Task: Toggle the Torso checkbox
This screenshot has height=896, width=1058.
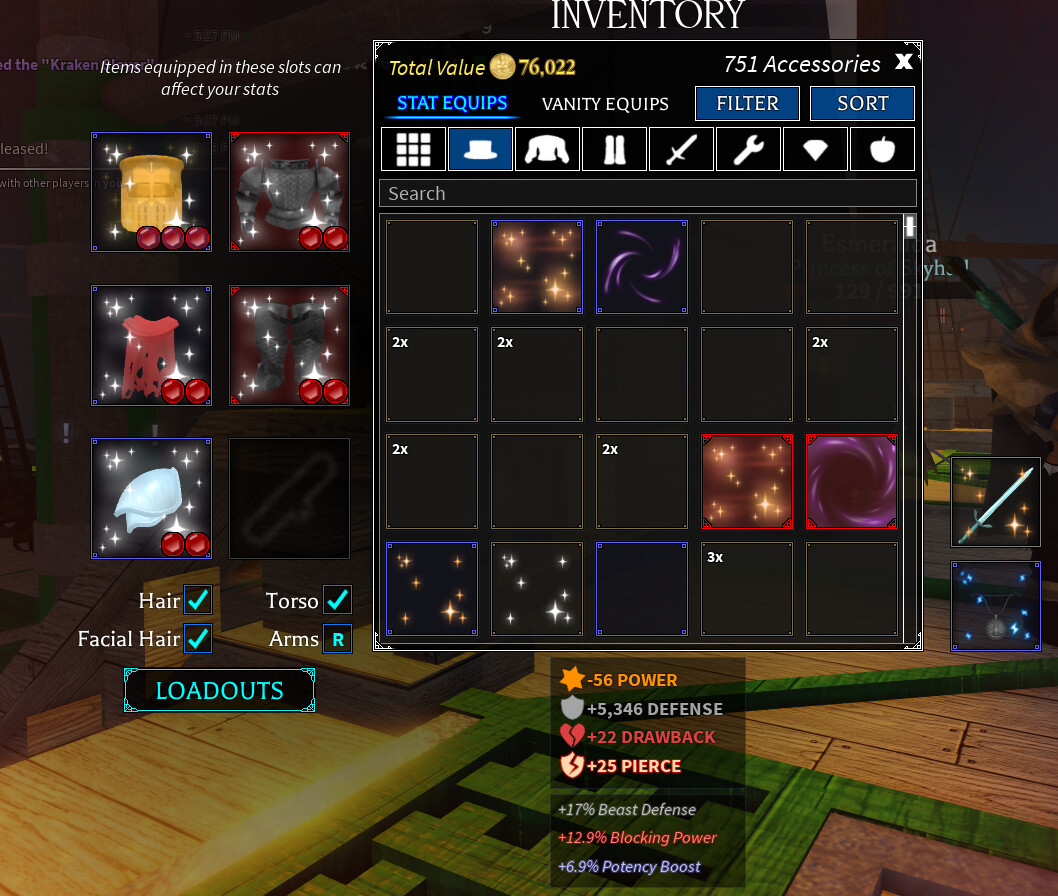Action: point(337,600)
